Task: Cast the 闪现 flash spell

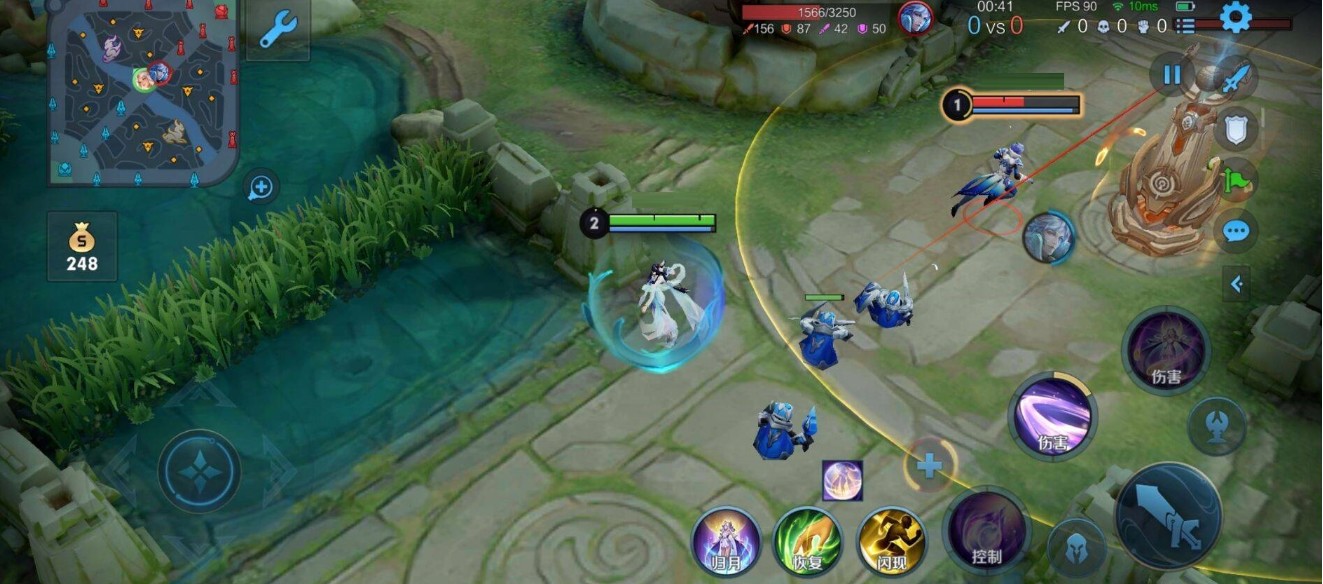Action: pyautogui.click(x=891, y=541)
